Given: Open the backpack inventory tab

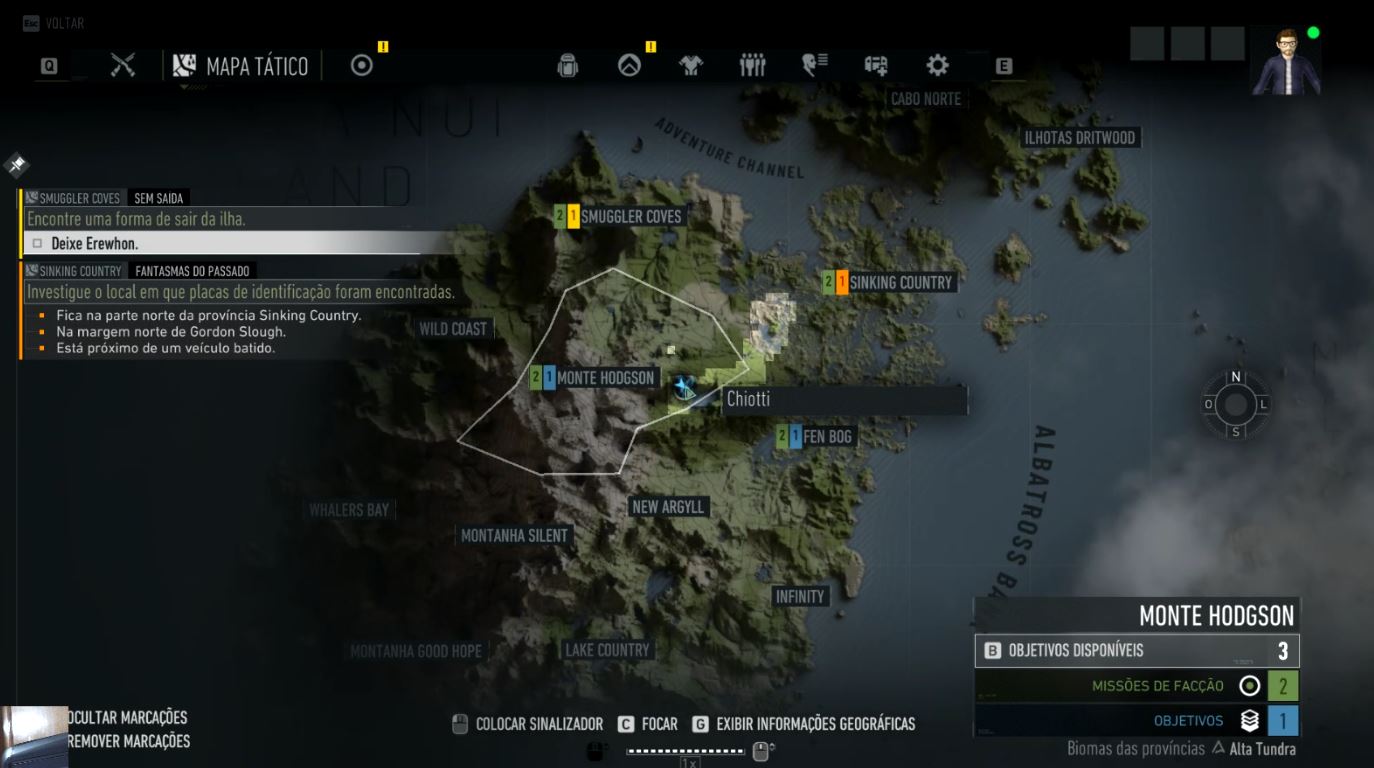Looking at the screenshot, I should click(568, 66).
